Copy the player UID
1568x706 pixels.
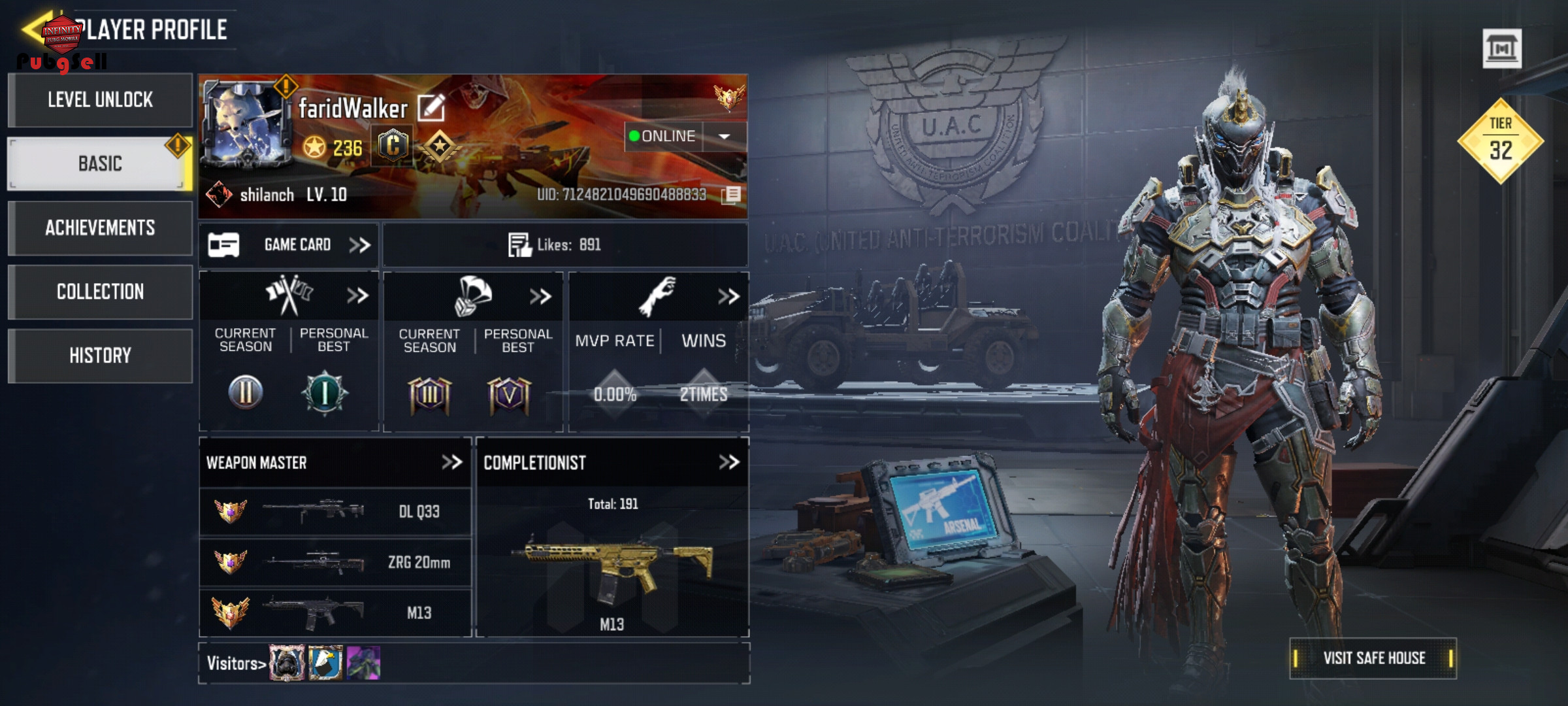[732, 195]
